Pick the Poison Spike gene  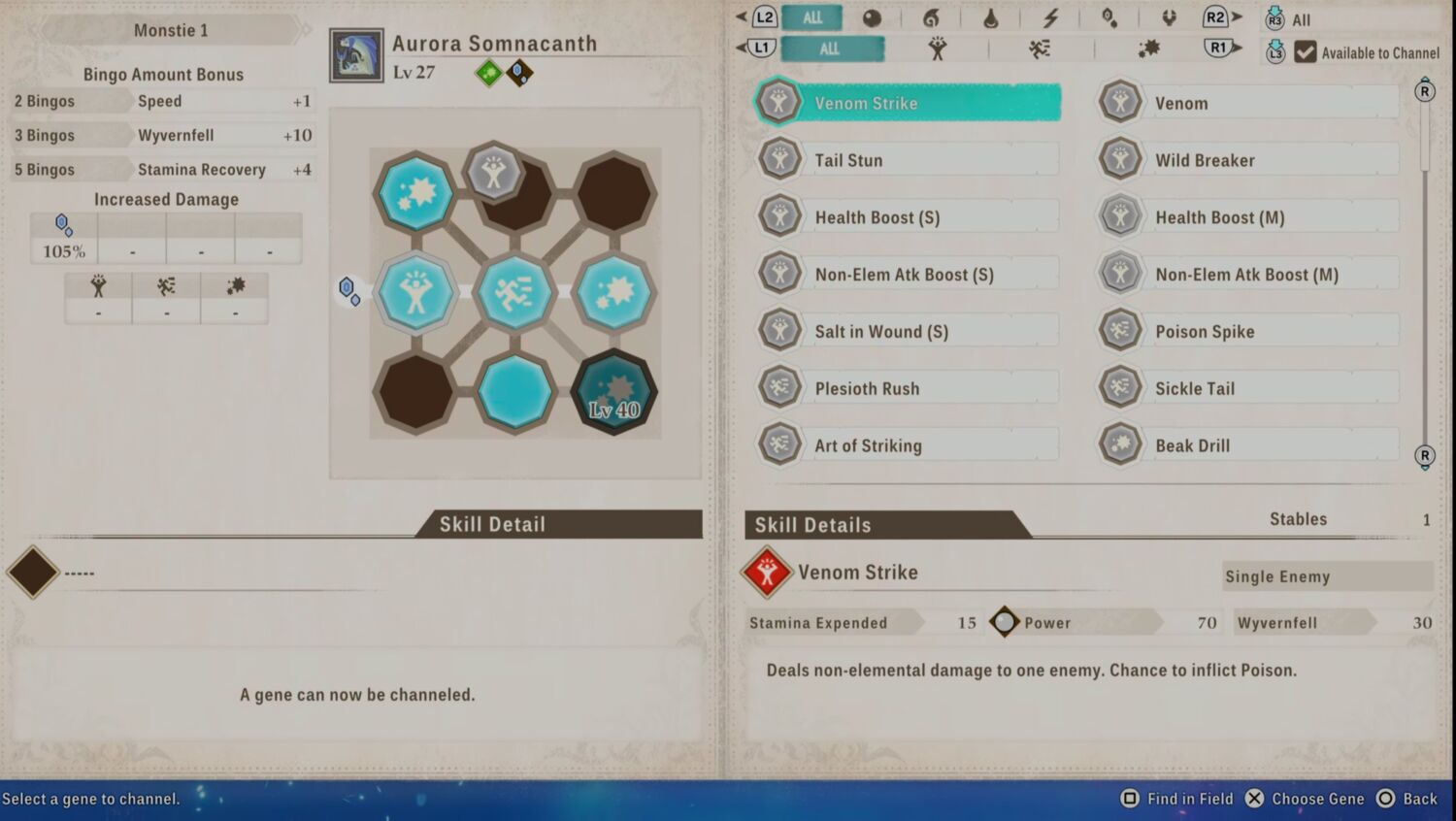click(x=1248, y=332)
